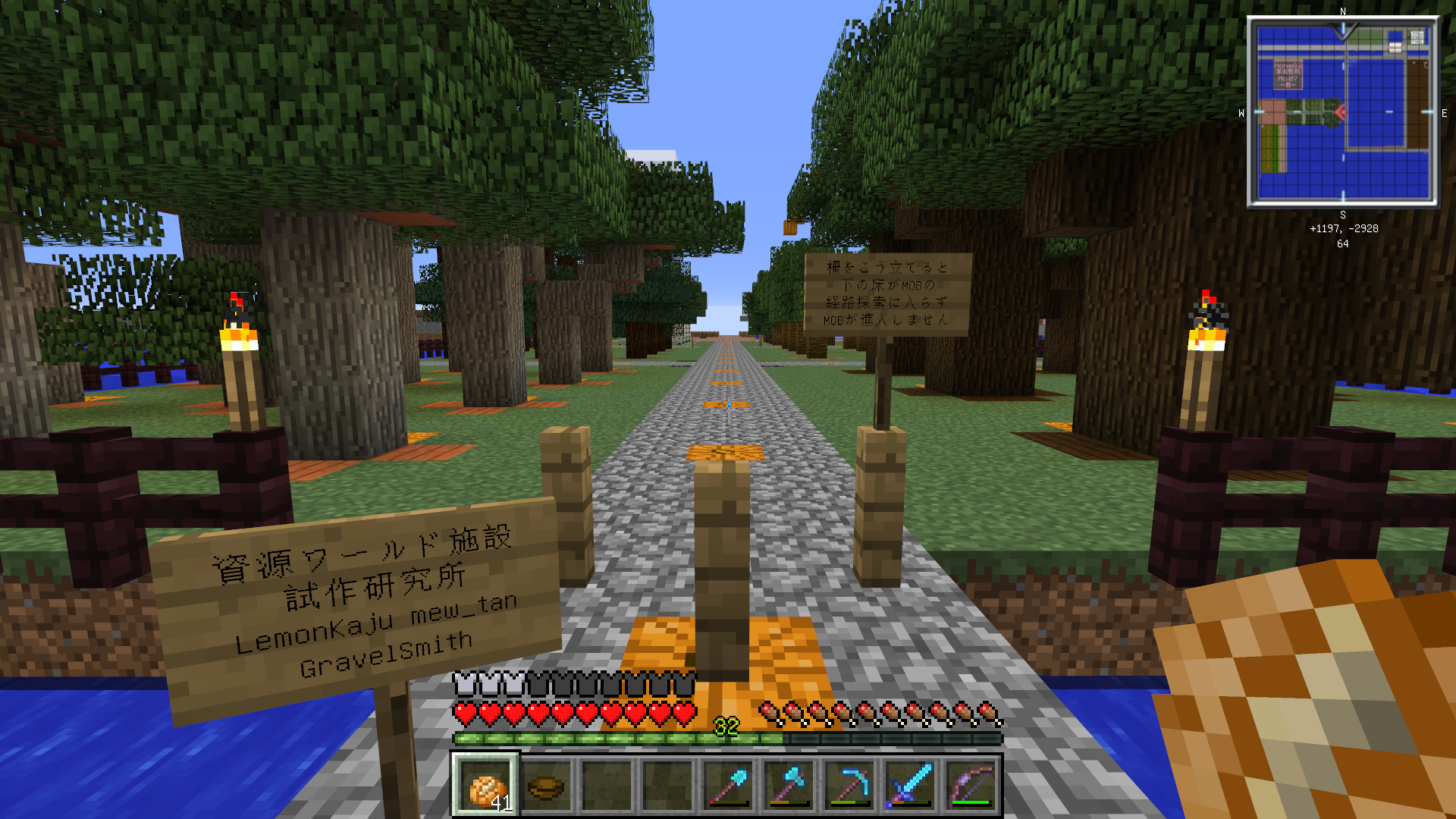This screenshot has width=1456, height=819.
Task: Equip the diamond axe from the hotbar
Action: [x=789, y=786]
